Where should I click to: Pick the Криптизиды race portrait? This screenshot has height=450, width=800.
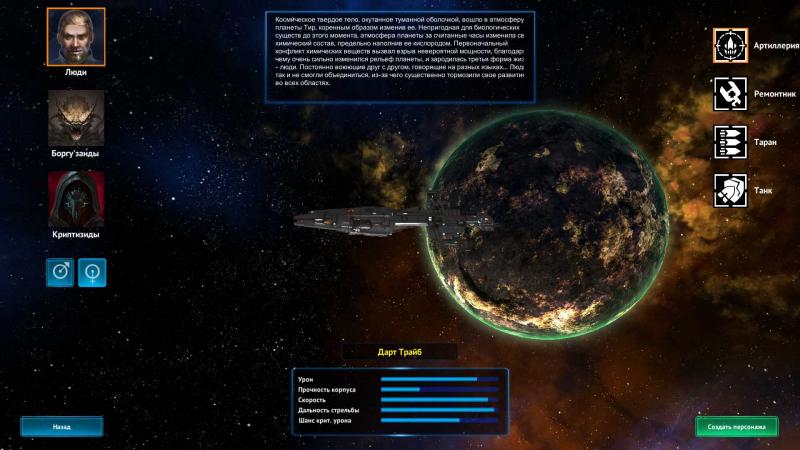(76, 199)
